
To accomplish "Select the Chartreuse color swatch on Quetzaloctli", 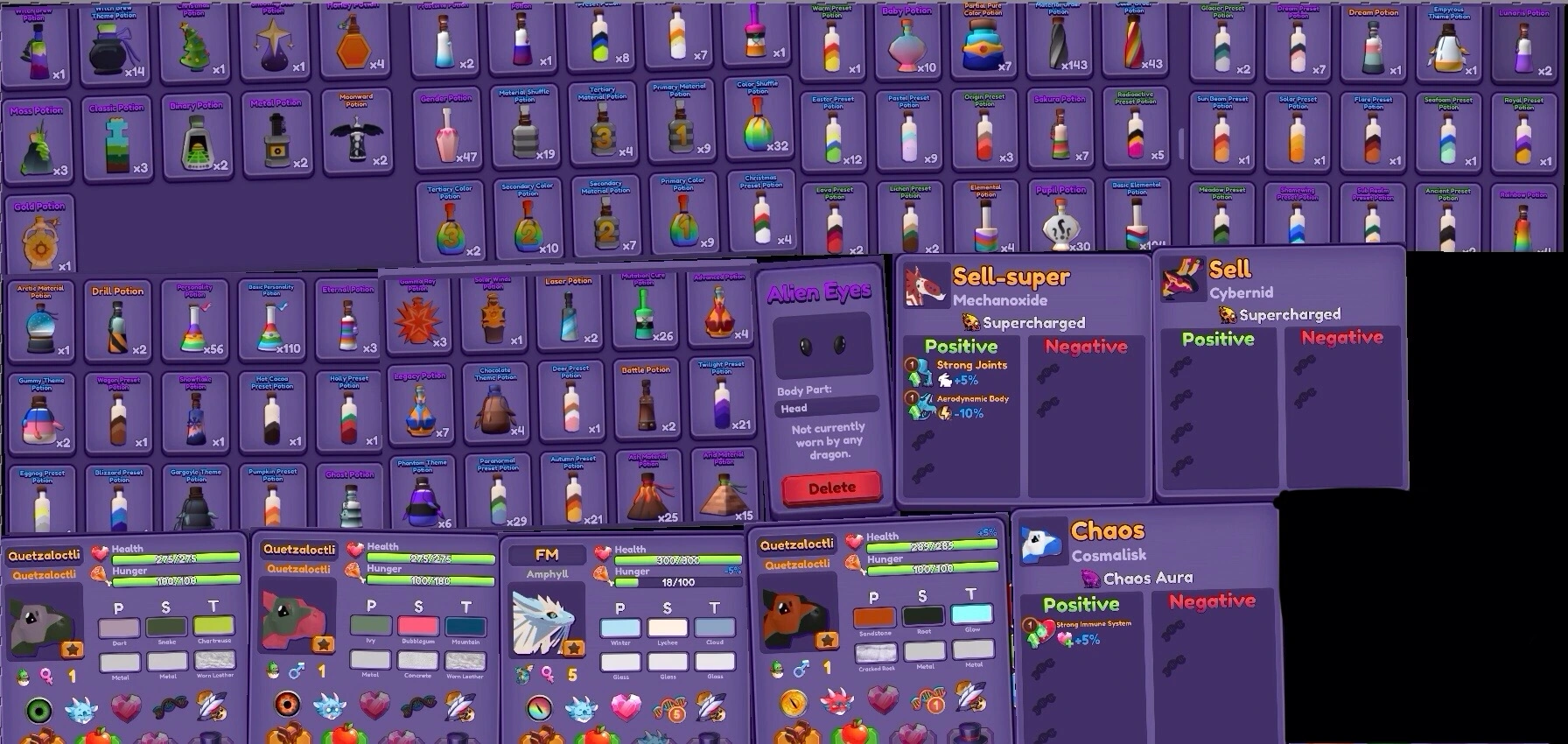I will click(215, 626).
